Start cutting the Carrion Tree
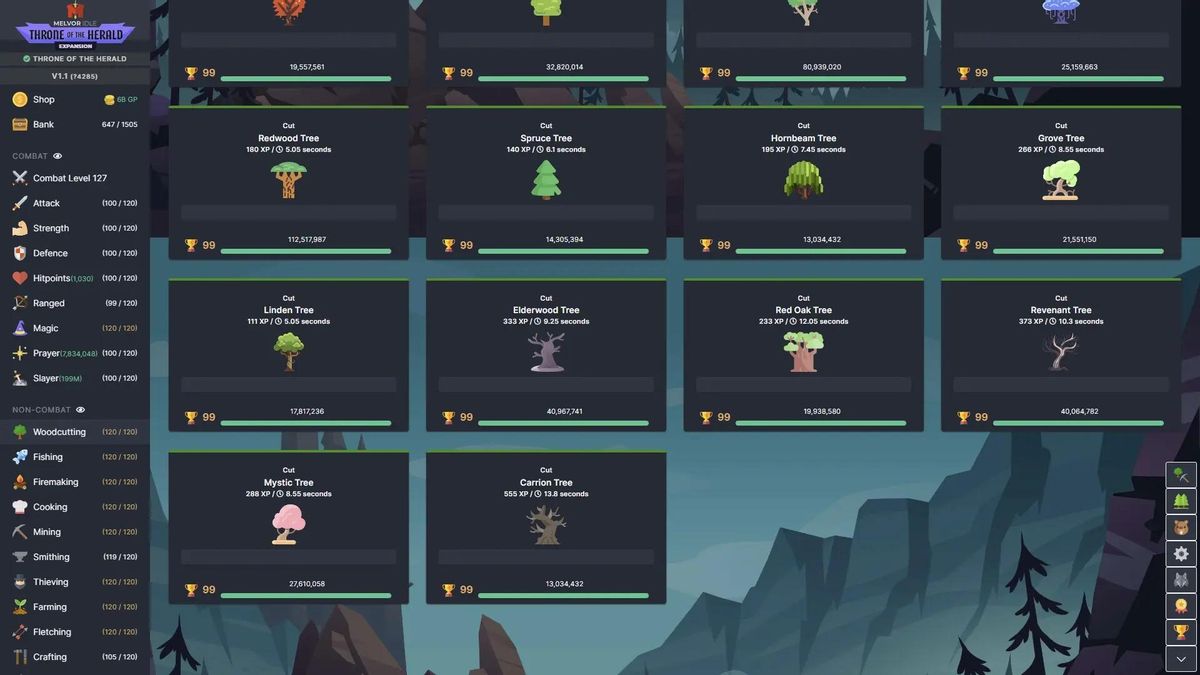This screenshot has height=675, width=1200. click(x=546, y=525)
